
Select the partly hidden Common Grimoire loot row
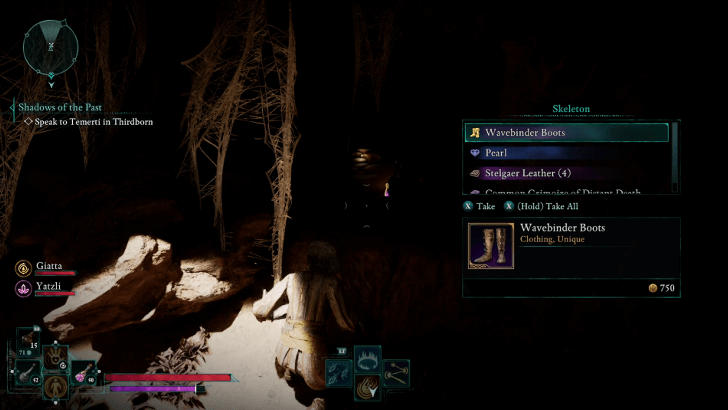coord(566,191)
